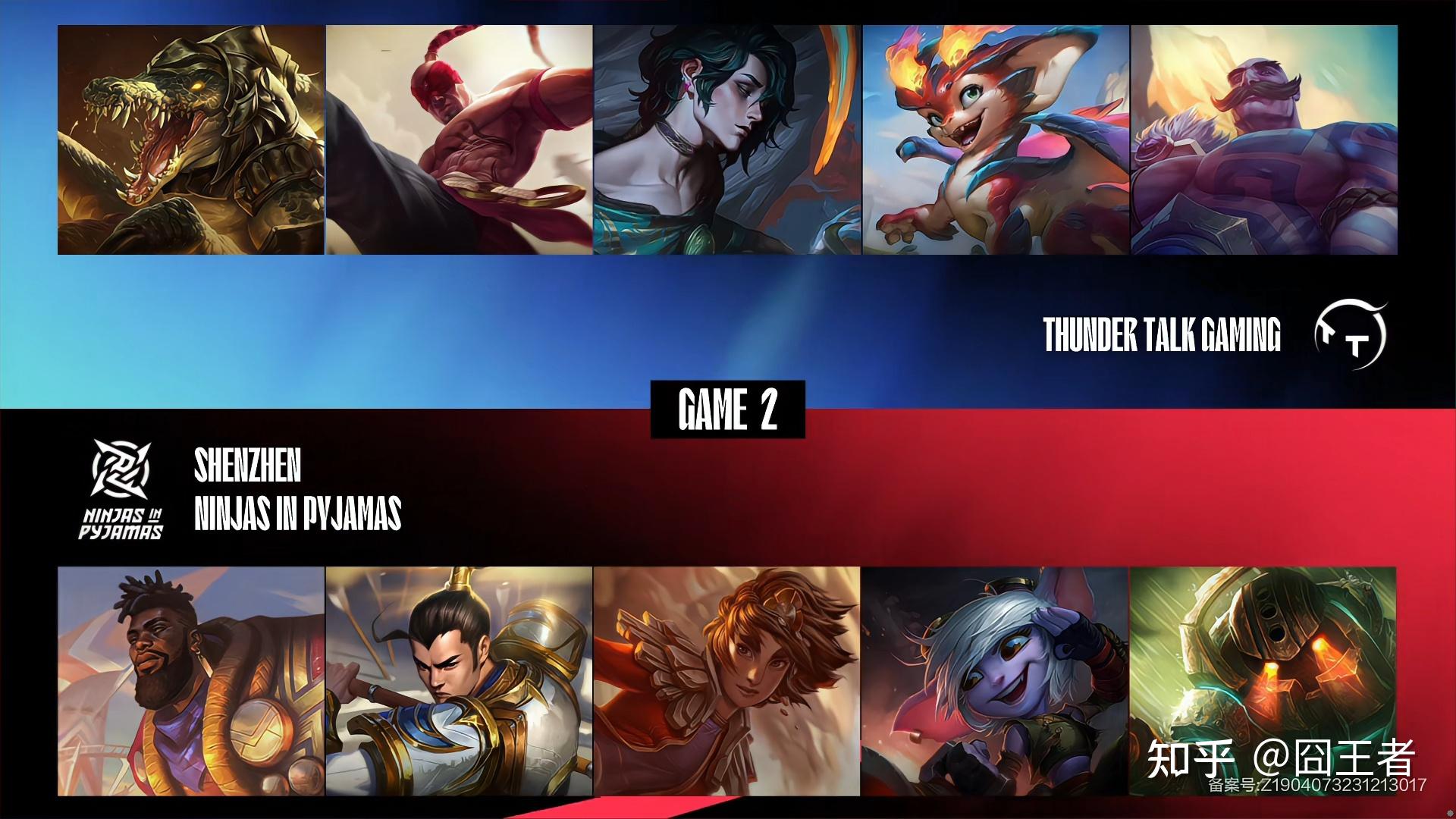The height and width of the screenshot is (819, 1456).
Task: Choose the Xin Zhao champion tile
Action: [460, 681]
